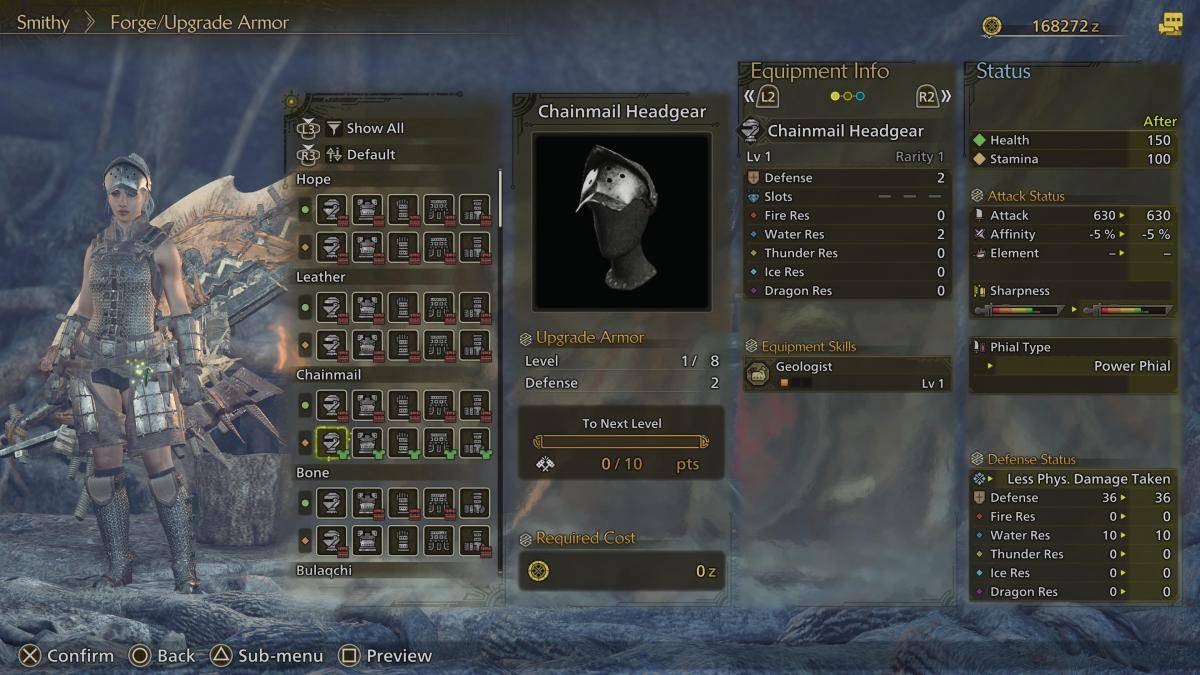
Task: Choose Hope chest armor in orange-diamond row
Action: [x=367, y=246]
